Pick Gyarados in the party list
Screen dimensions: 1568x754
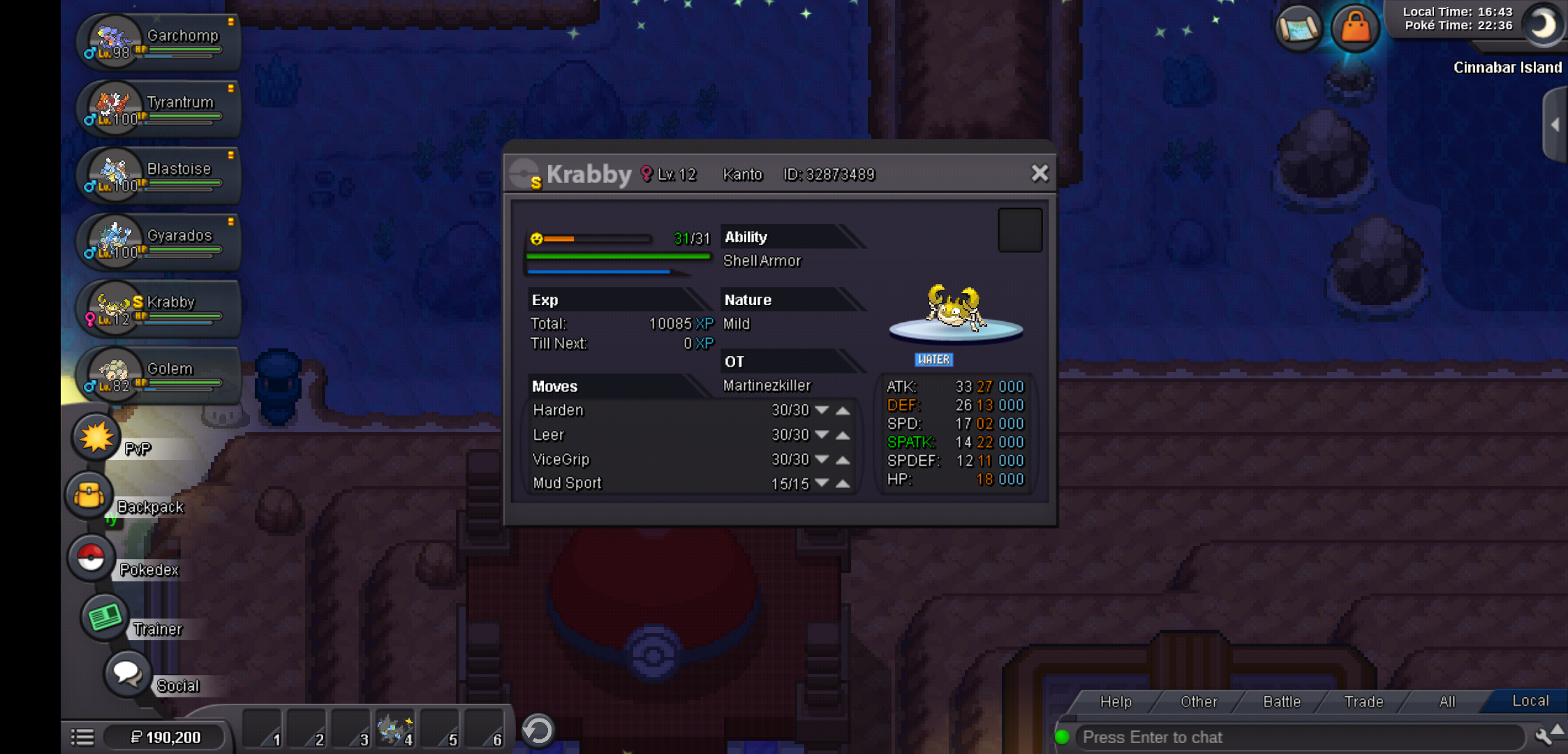click(159, 242)
